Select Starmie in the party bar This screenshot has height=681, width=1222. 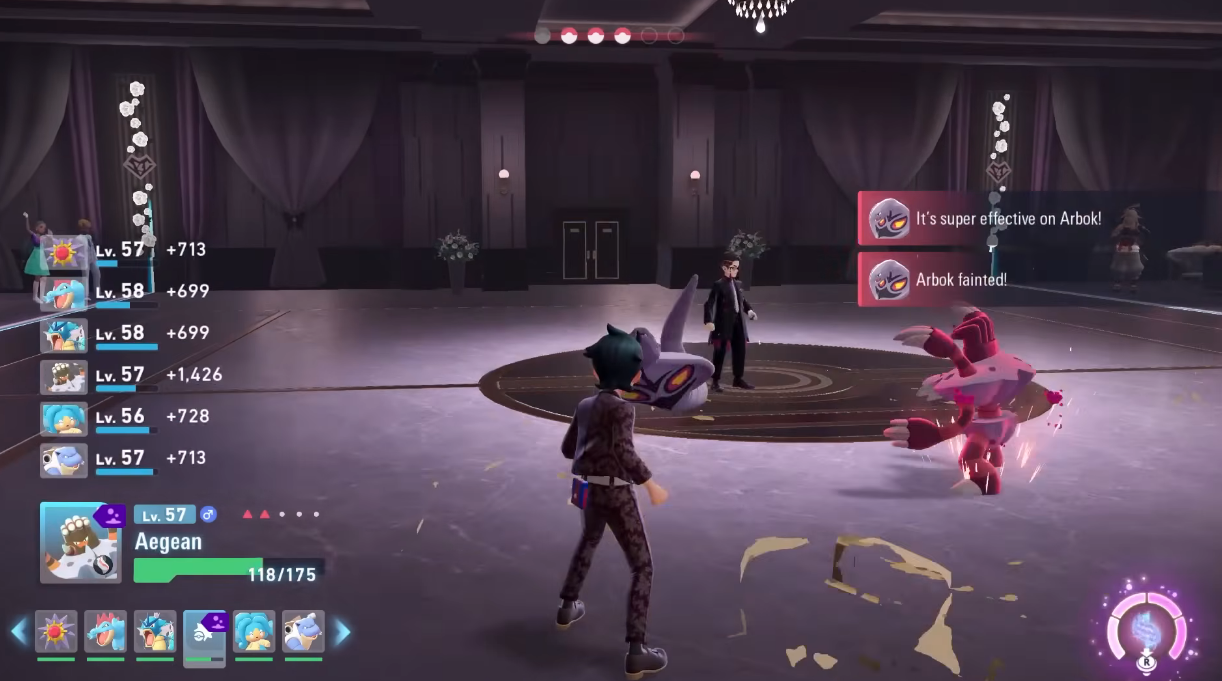(x=56, y=632)
